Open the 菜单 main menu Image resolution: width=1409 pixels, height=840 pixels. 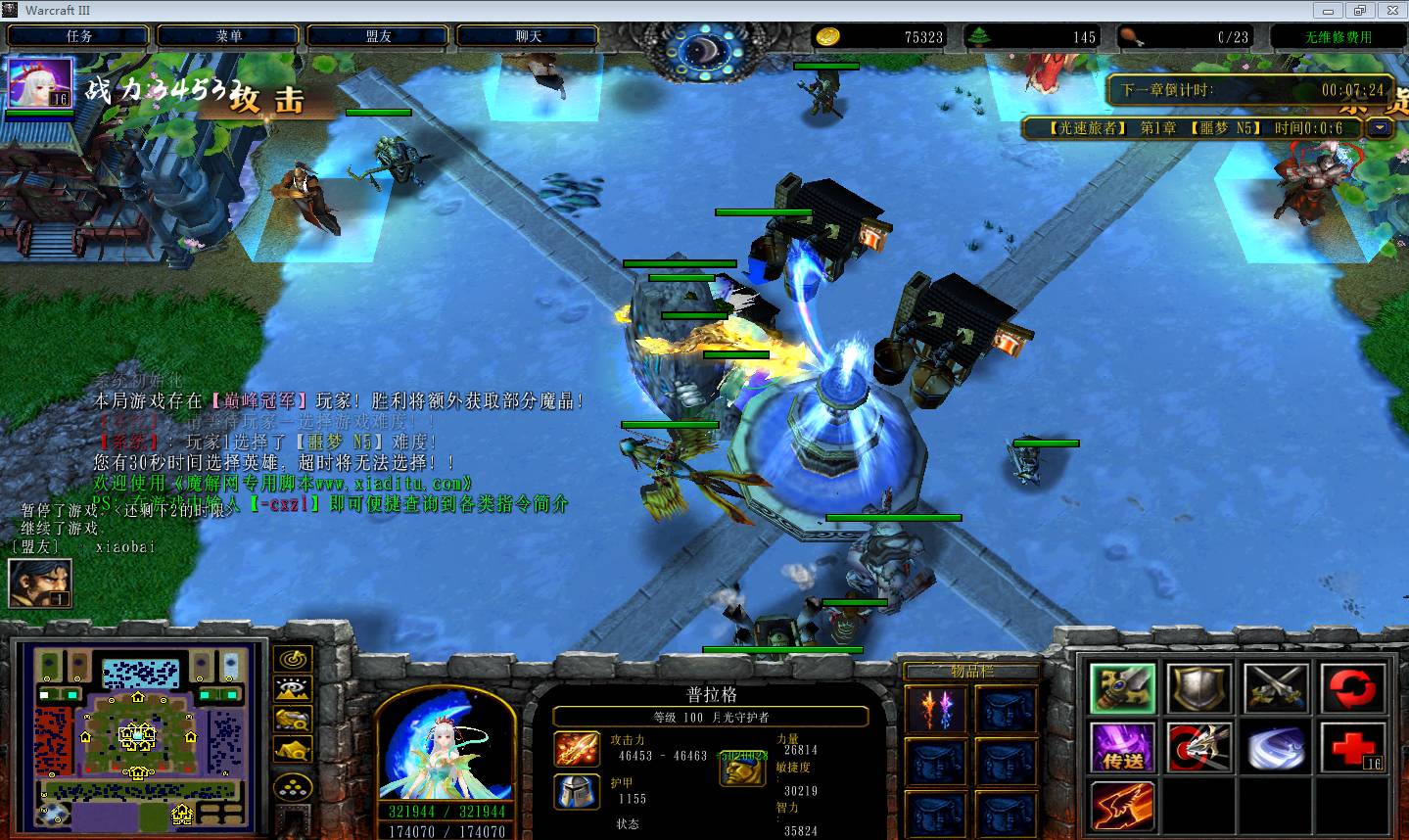tap(229, 36)
